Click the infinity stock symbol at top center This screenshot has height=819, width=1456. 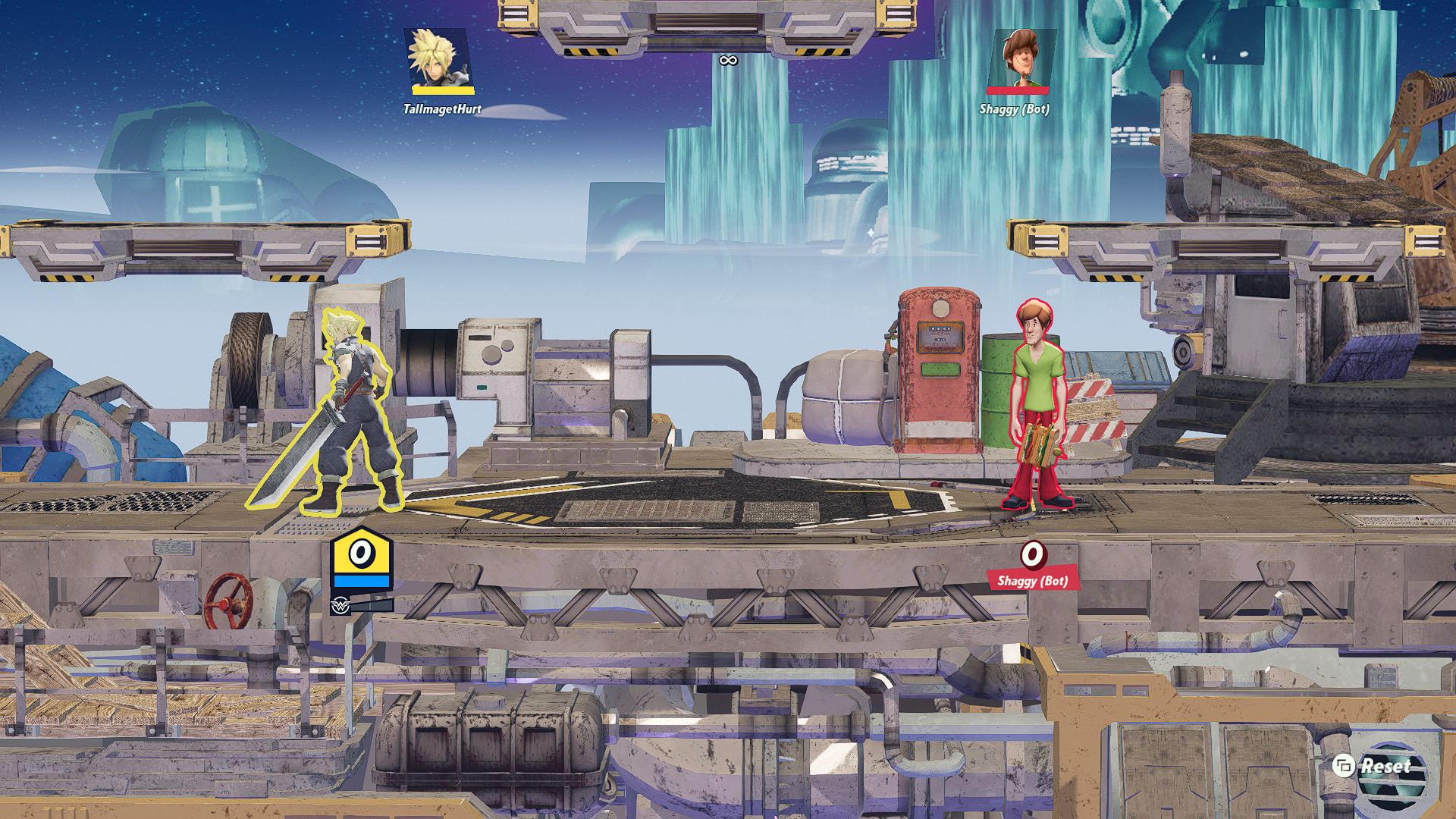[729, 59]
